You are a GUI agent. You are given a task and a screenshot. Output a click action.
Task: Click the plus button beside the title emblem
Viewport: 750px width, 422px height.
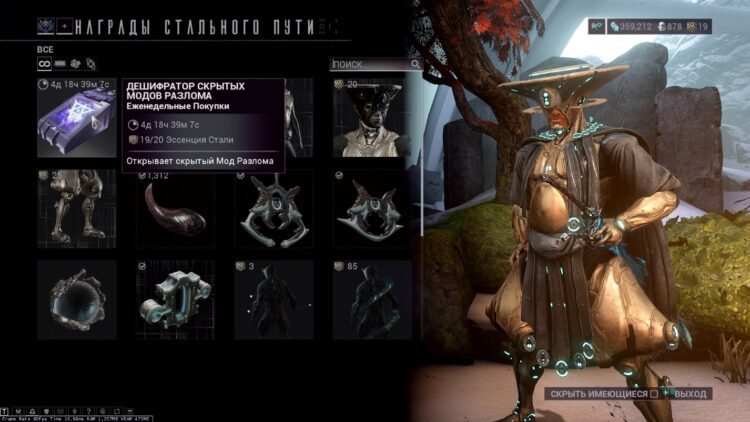(x=66, y=25)
